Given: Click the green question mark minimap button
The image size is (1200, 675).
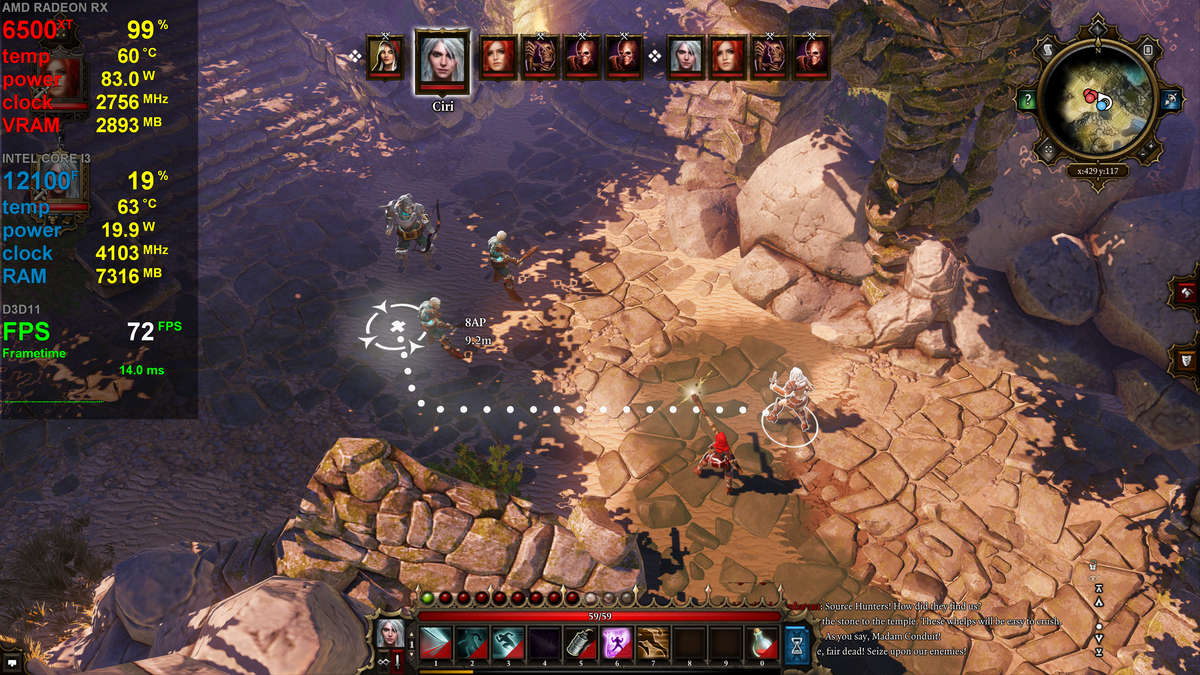Looking at the screenshot, I should point(1027,100).
